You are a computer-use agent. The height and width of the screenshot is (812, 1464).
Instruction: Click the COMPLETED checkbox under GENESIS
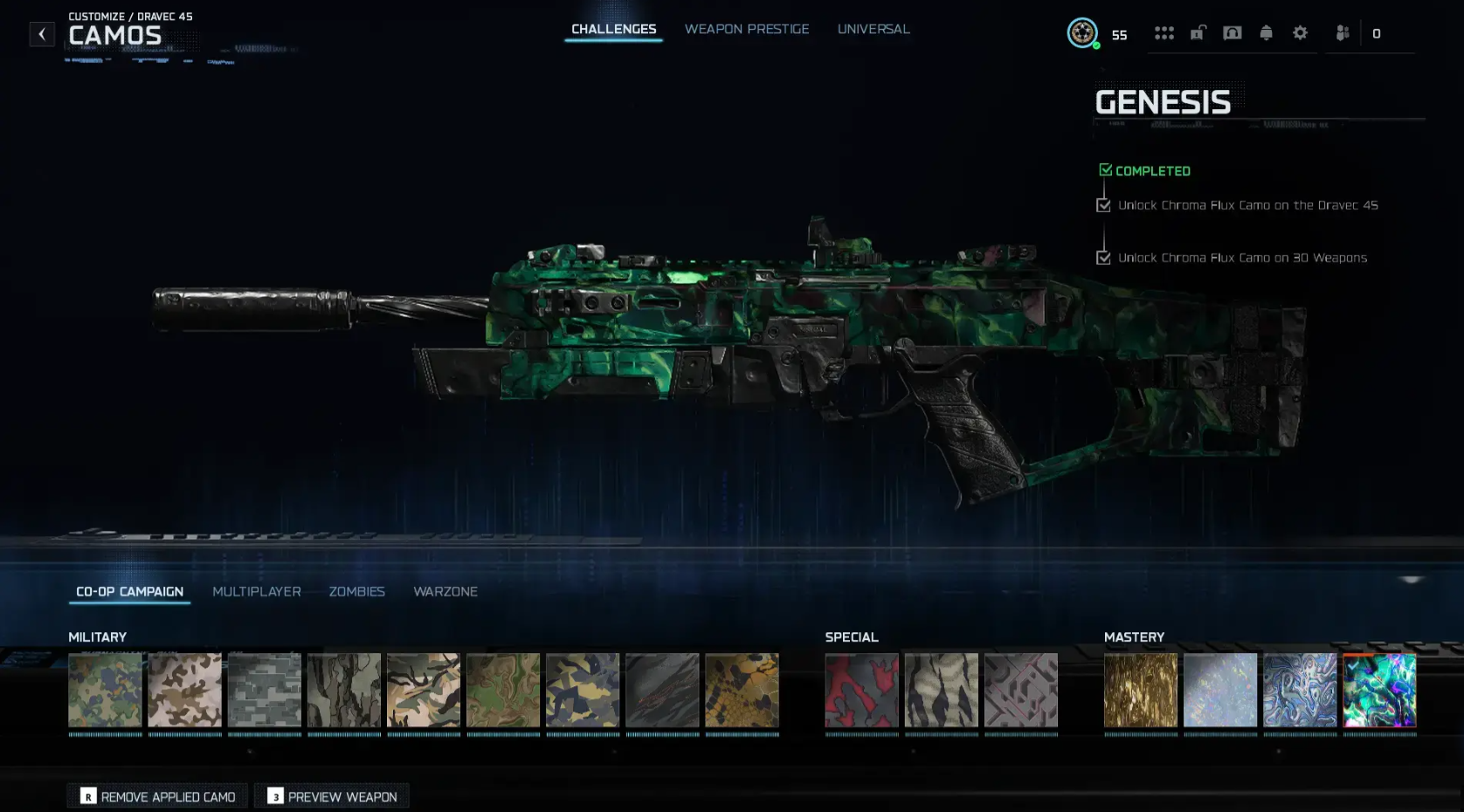tap(1106, 169)
